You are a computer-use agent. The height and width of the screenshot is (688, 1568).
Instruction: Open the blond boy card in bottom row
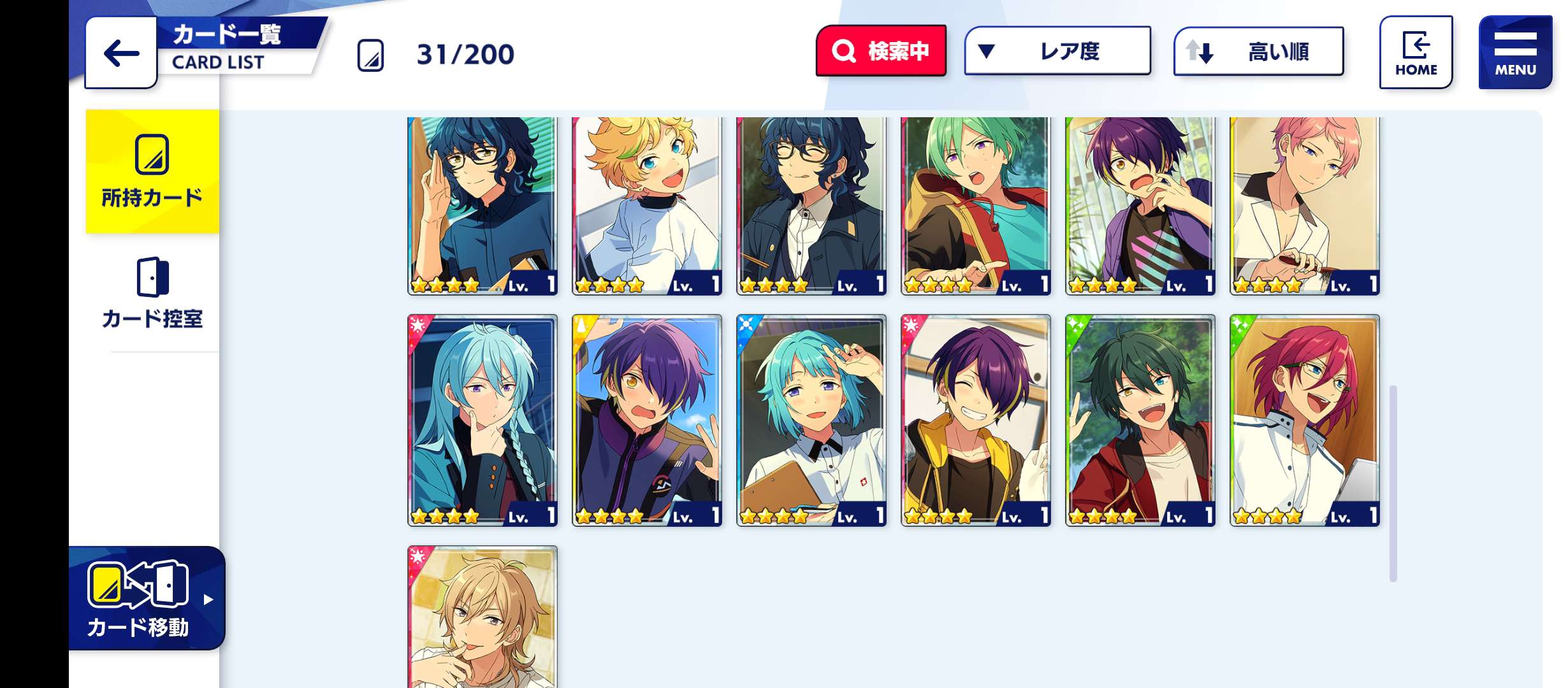483,617
